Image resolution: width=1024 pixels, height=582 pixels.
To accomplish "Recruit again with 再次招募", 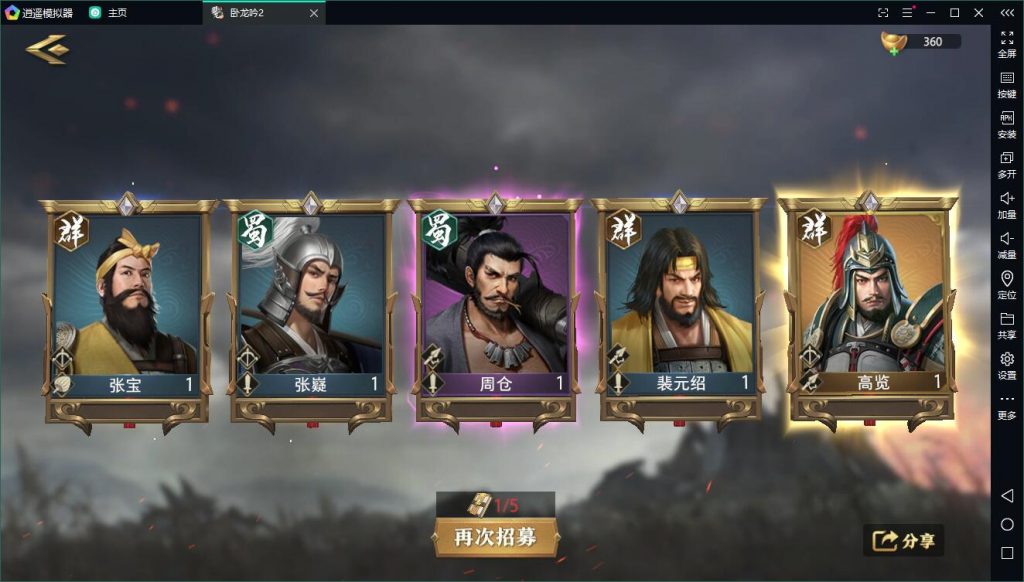I will pyautogui.click(x=496, y=537).
